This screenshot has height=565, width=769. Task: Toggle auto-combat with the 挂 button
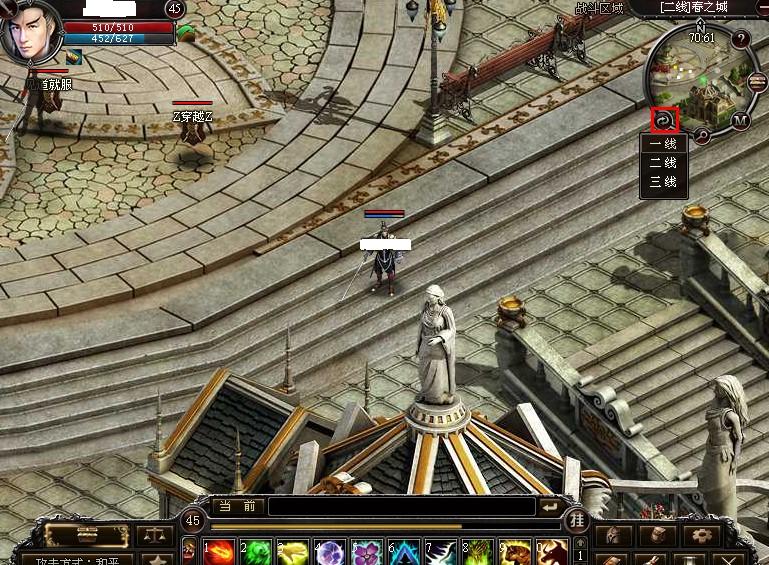pyautogui.click(x=577, y=520)
